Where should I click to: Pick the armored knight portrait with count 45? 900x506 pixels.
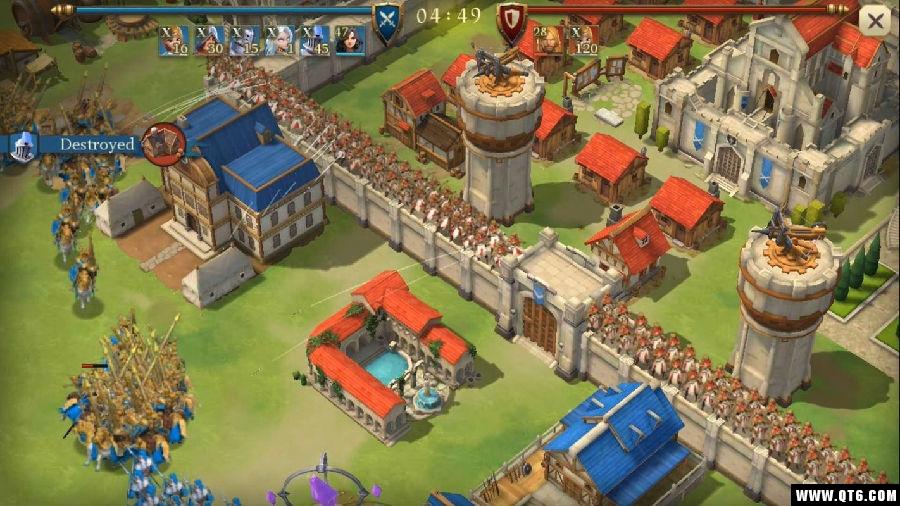[x=315, y=40]
